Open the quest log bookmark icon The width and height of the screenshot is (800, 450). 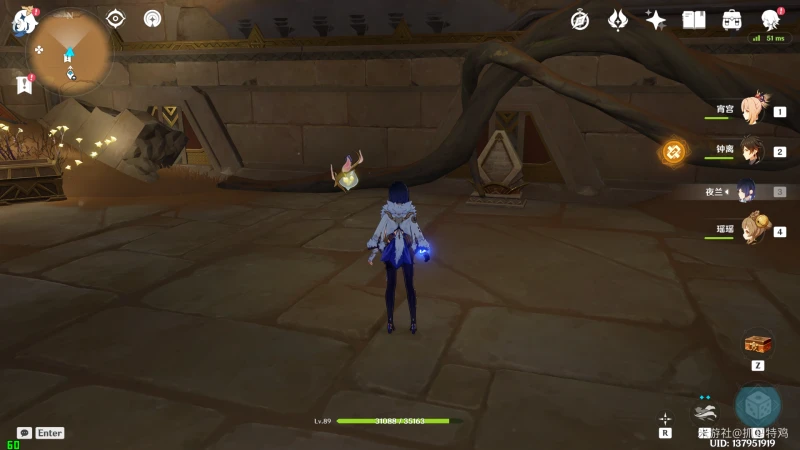(24, 85)
